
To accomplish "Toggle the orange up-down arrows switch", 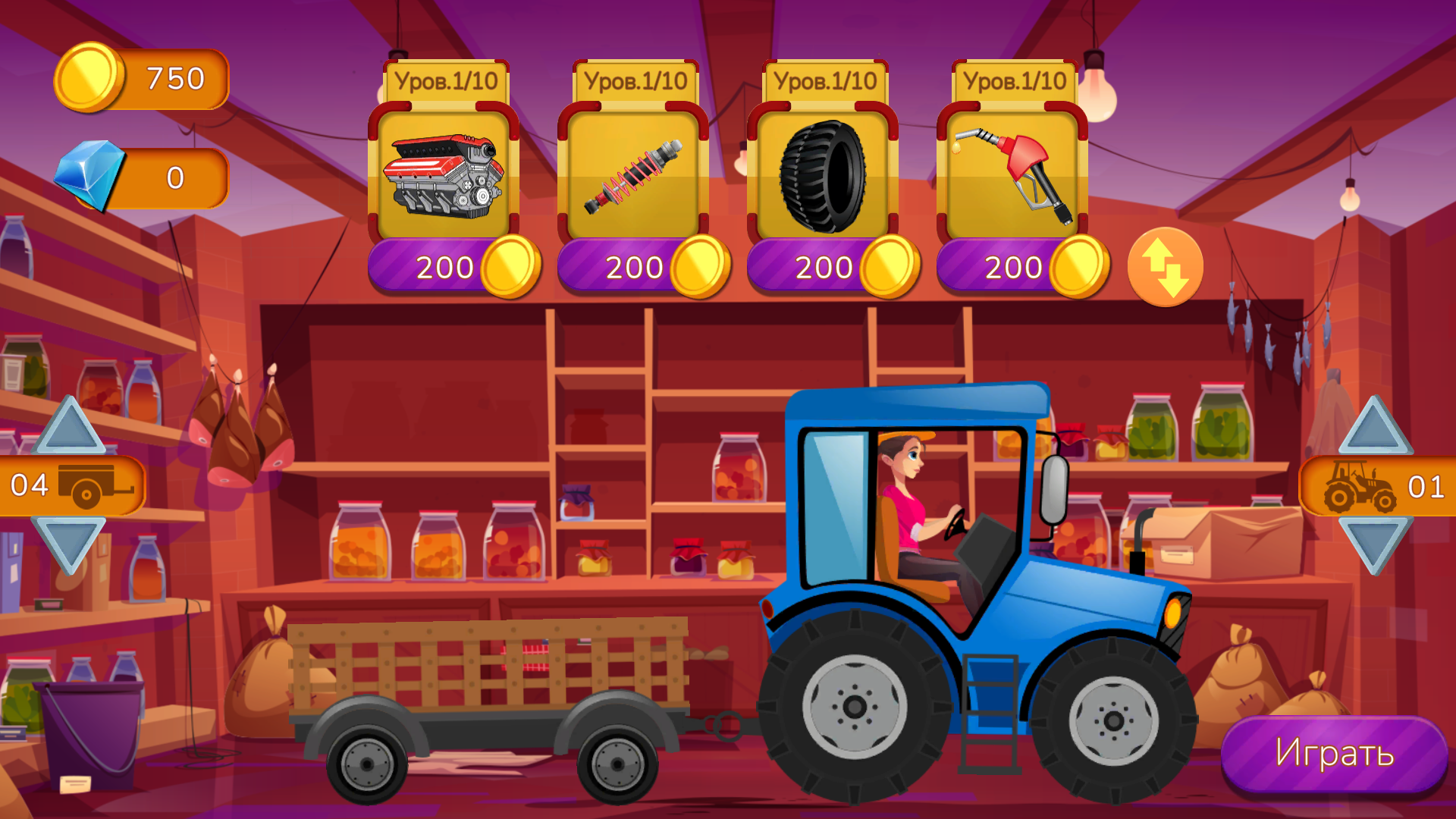I will click(x=1166, y=266).
